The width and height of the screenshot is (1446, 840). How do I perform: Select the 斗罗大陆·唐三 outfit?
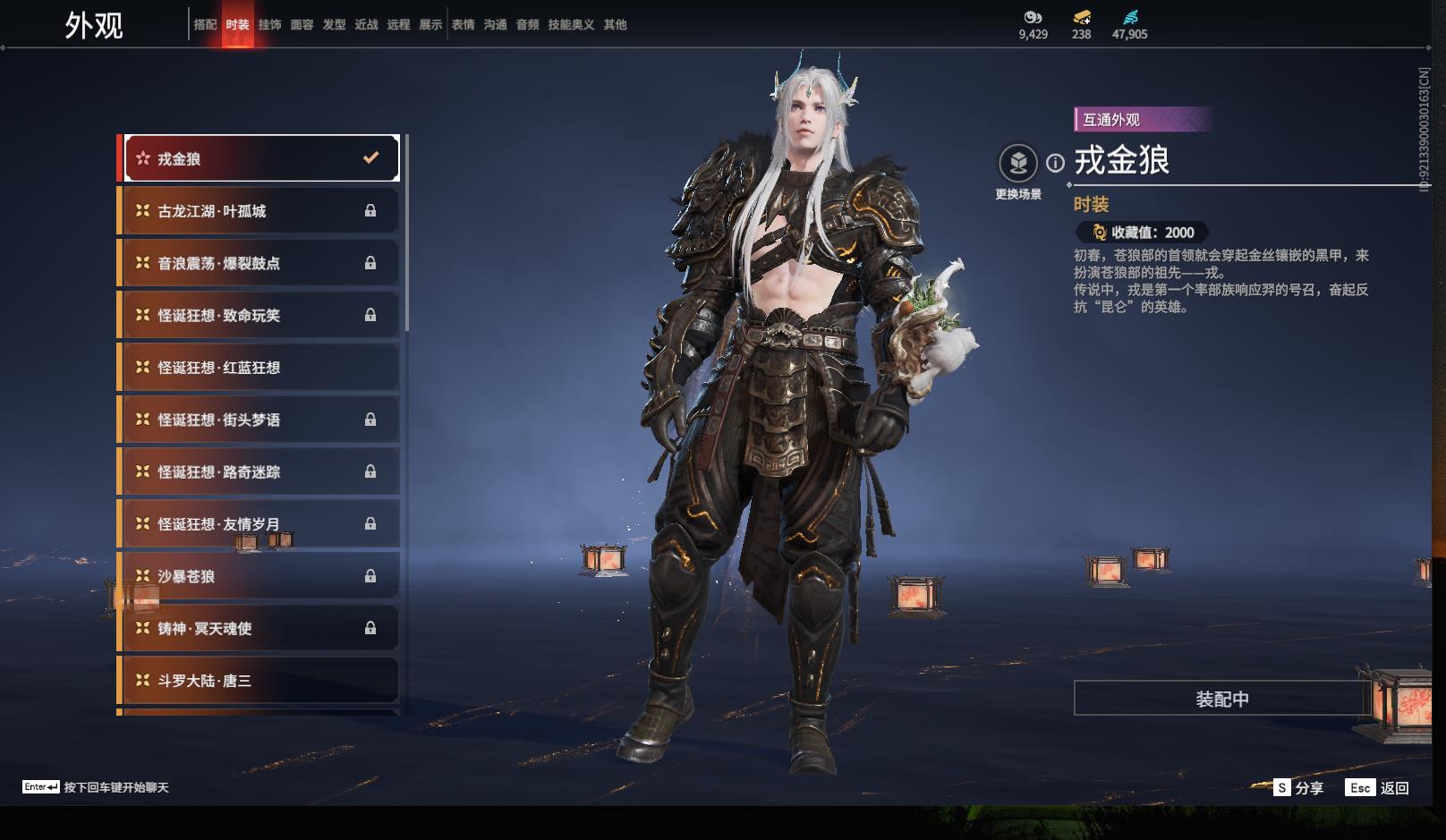260,681
